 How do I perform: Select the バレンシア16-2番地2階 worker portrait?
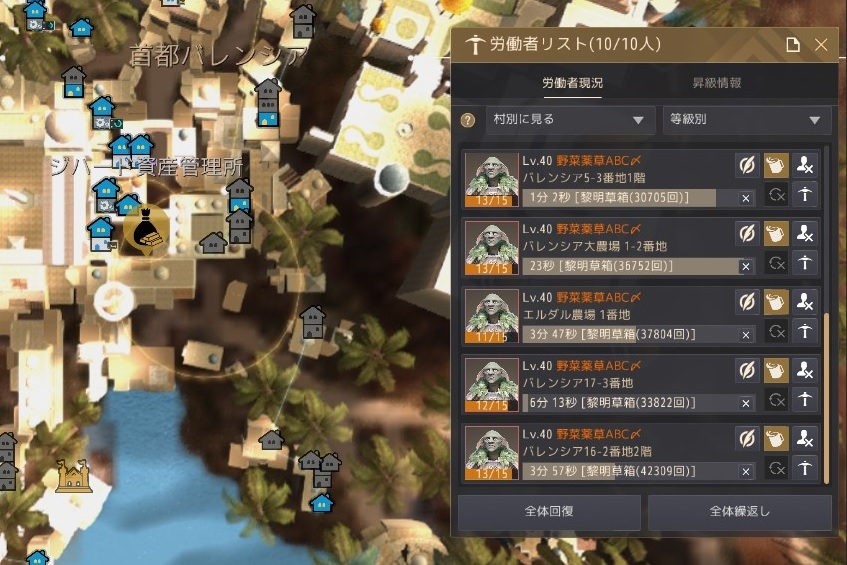click(492, 450)
